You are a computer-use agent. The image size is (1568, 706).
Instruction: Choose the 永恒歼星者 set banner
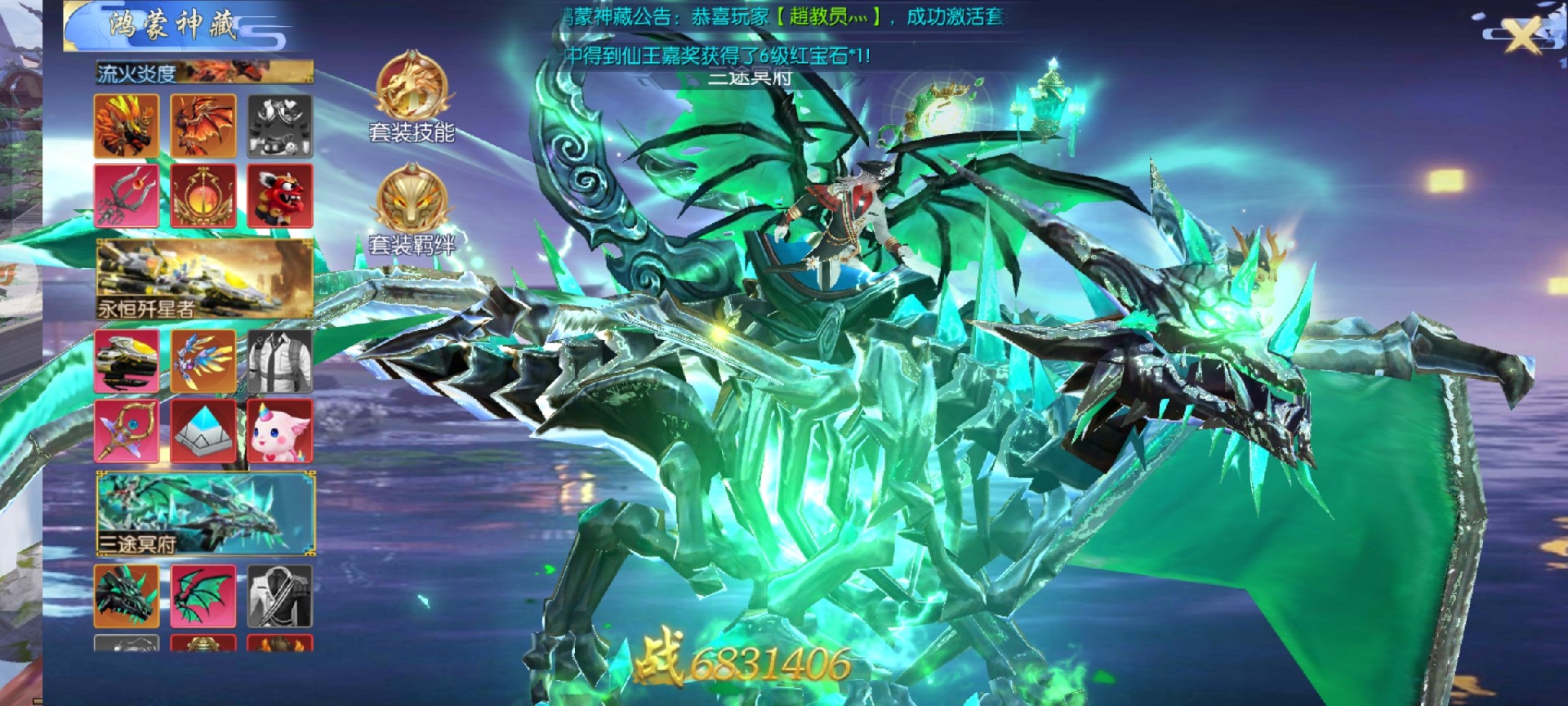[x=204, y=279]
